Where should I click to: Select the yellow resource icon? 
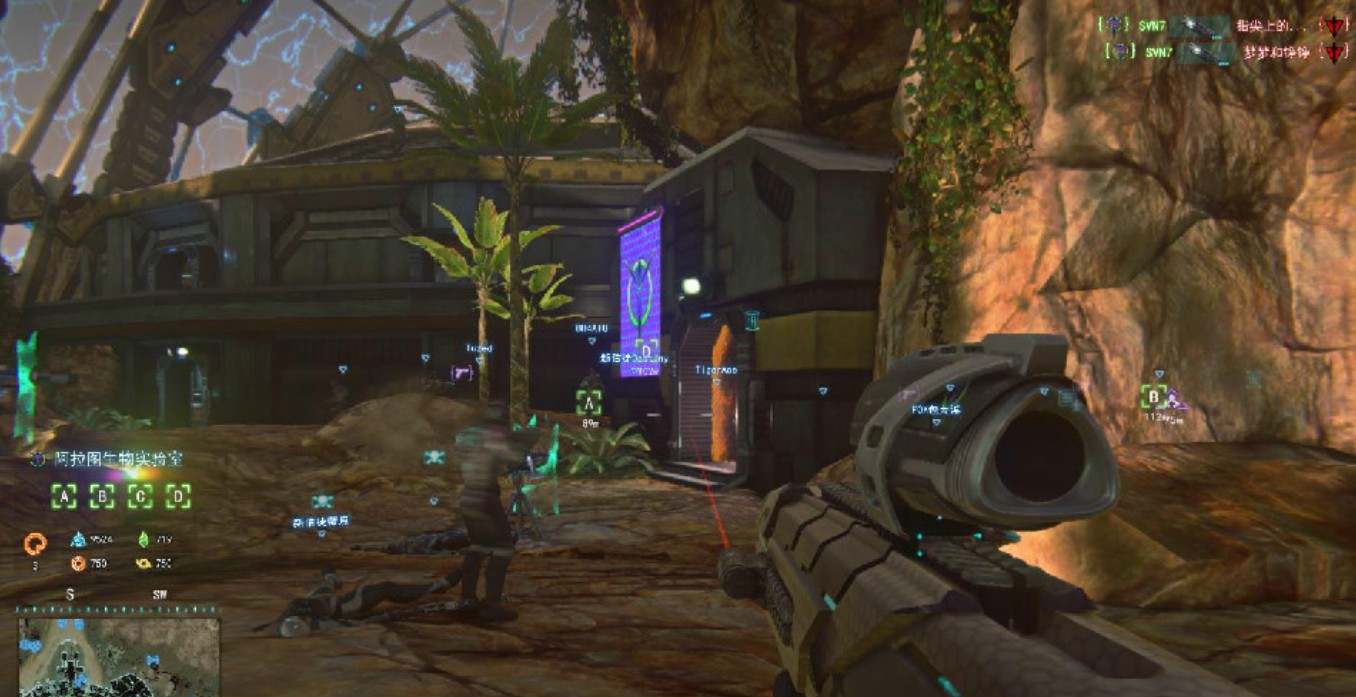pyautogui.click(x=143, y=563)
